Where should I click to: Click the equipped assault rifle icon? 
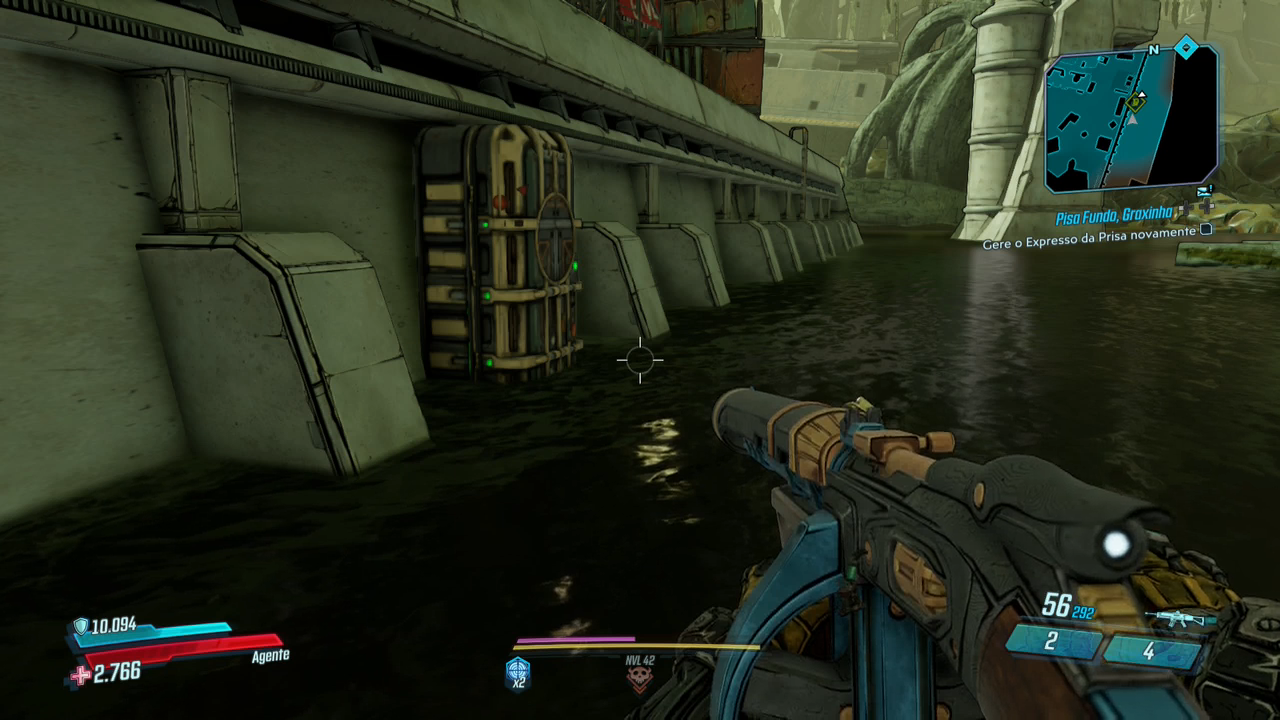1180,618
